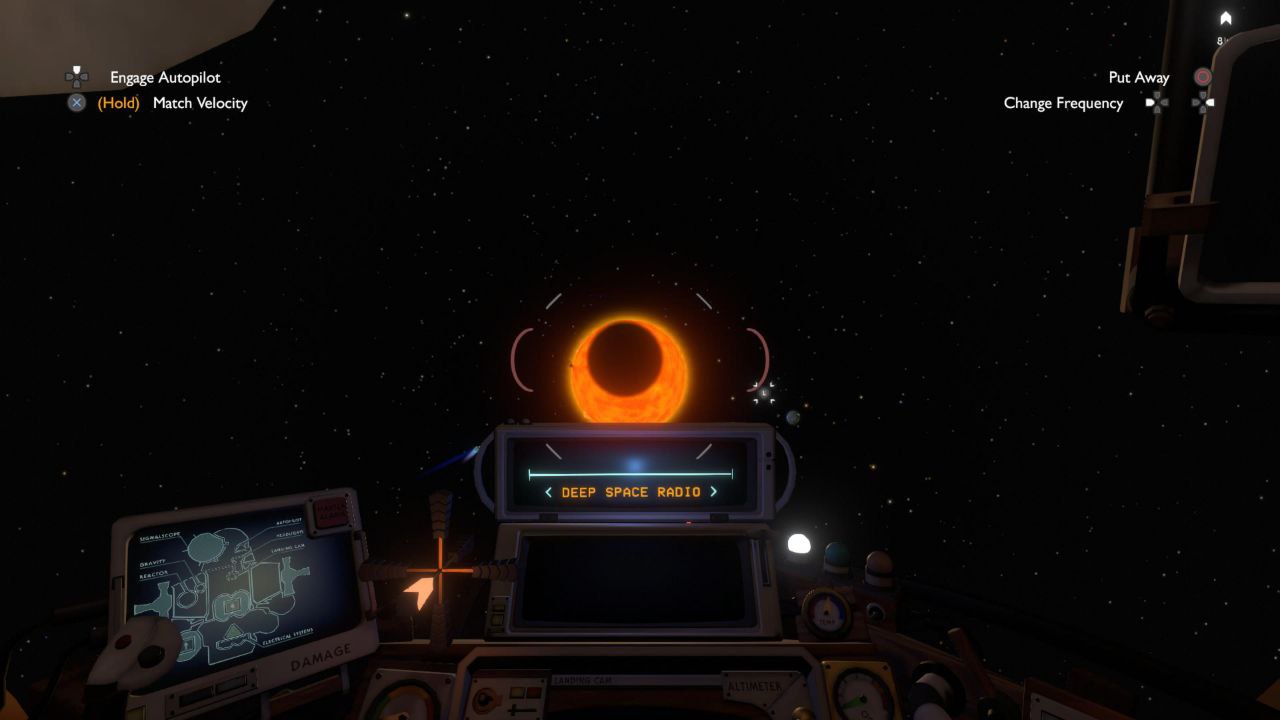
Task: Select the Reactor component on the damage panel
Action: click(152, 574)
